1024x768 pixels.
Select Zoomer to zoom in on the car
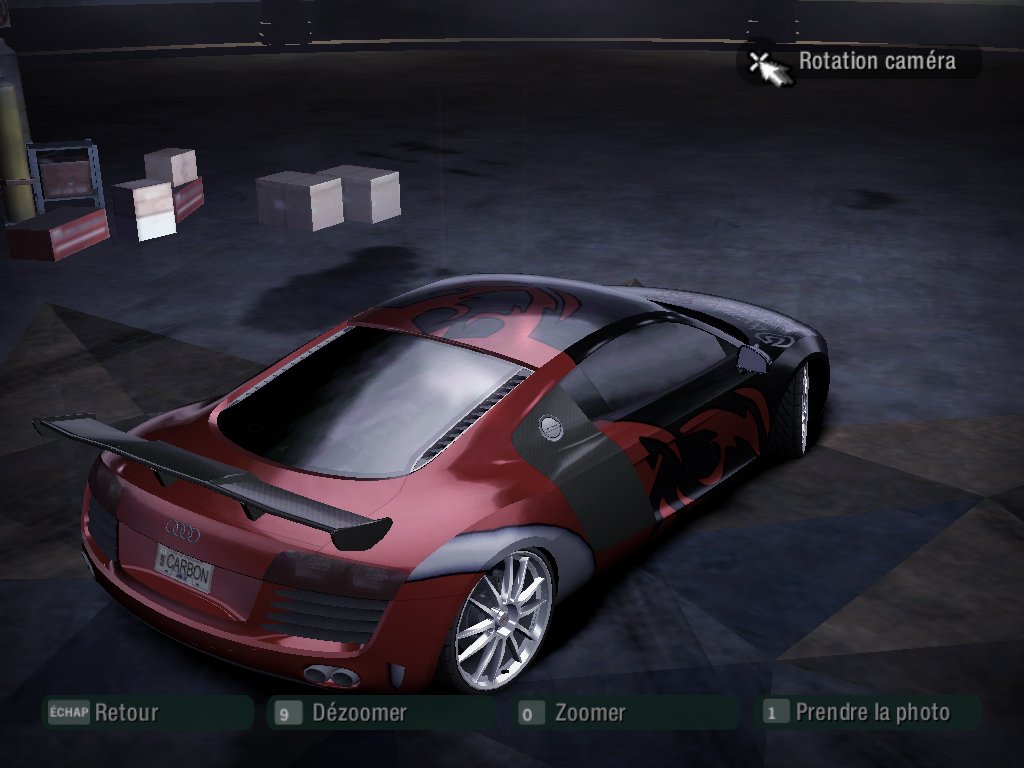(590, 713)
